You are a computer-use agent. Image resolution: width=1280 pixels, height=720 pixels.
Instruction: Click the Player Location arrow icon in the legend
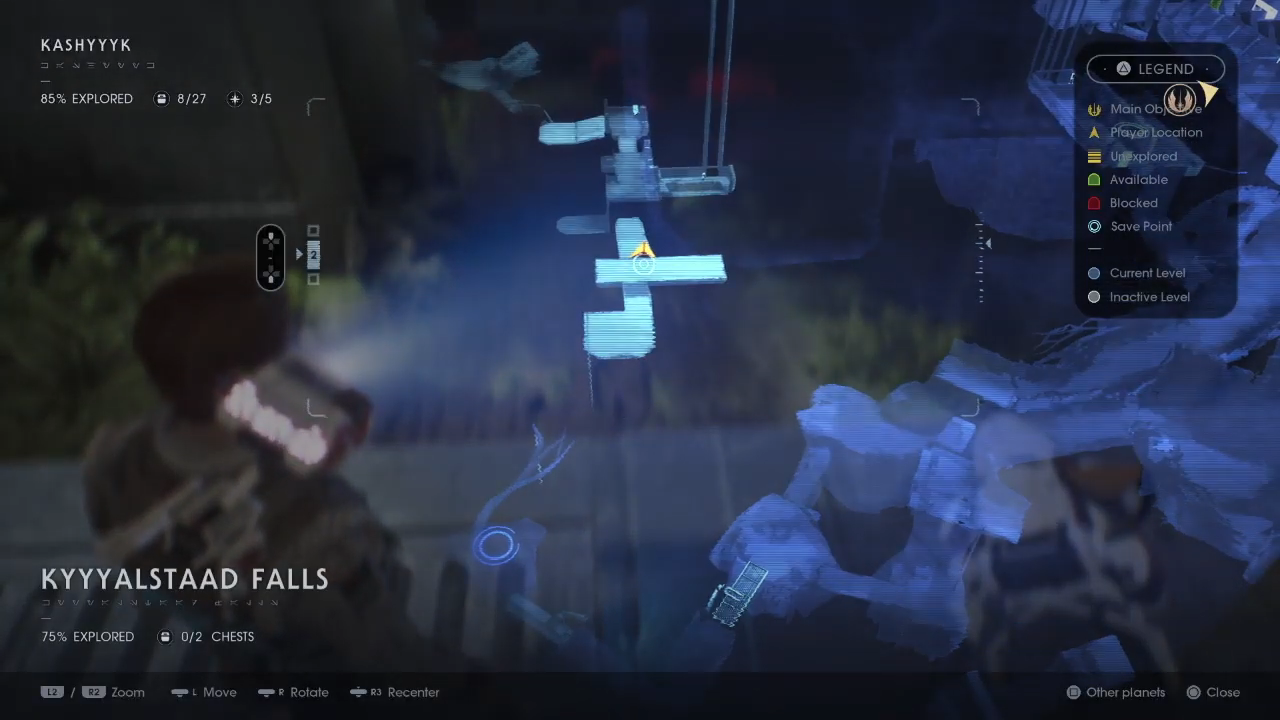[1094, 132]
